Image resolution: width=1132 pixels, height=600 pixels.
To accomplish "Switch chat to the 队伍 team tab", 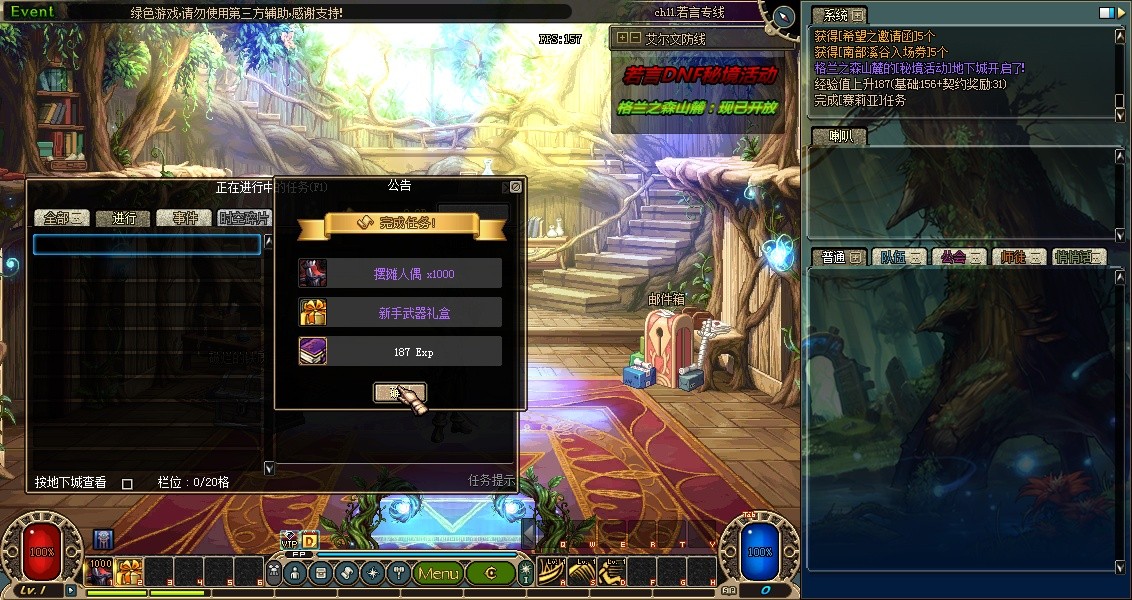I will click(899, 257).
